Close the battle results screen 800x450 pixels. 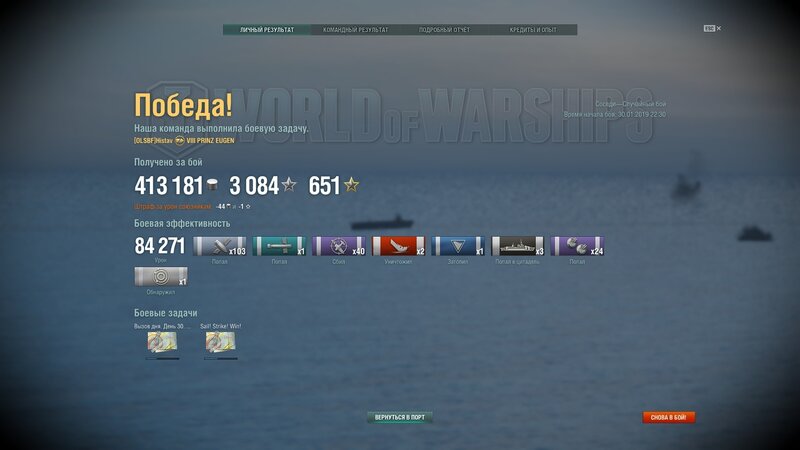[718, 28]
